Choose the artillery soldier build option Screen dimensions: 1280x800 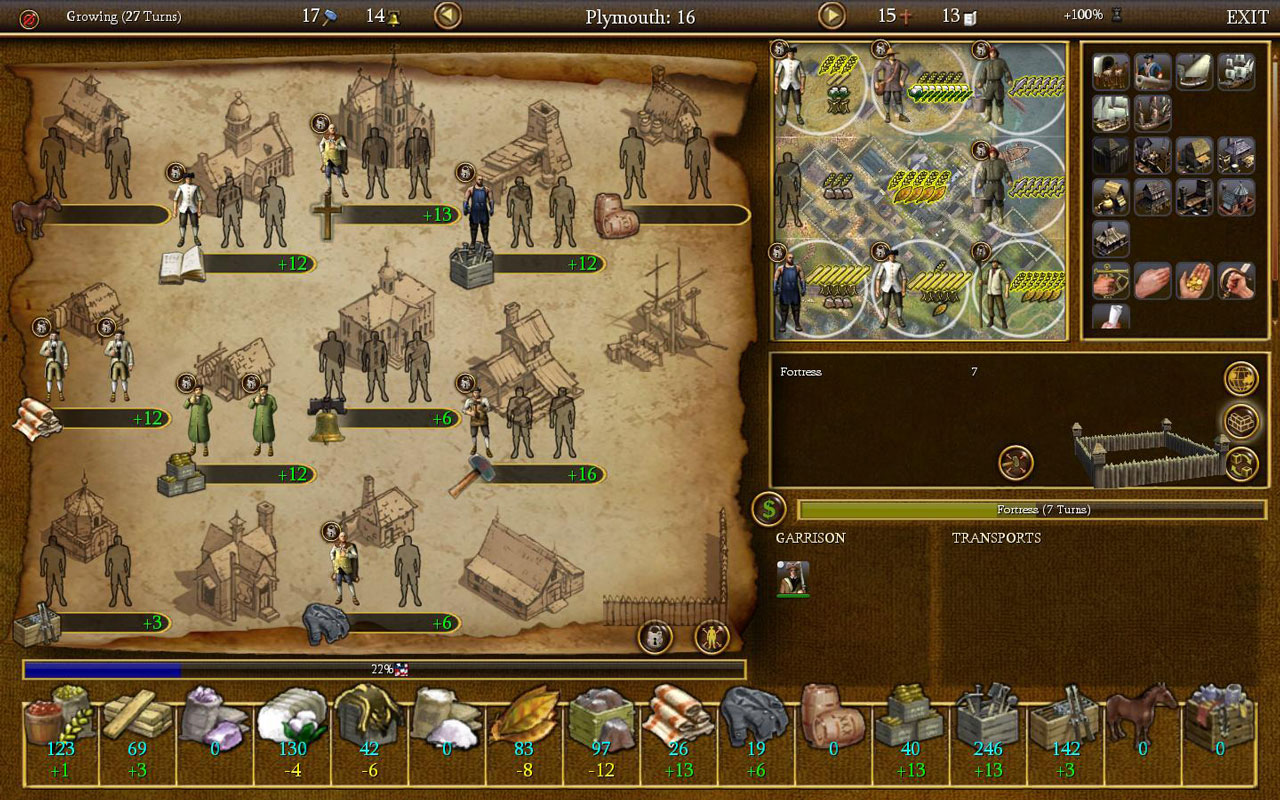(1153, 71)
